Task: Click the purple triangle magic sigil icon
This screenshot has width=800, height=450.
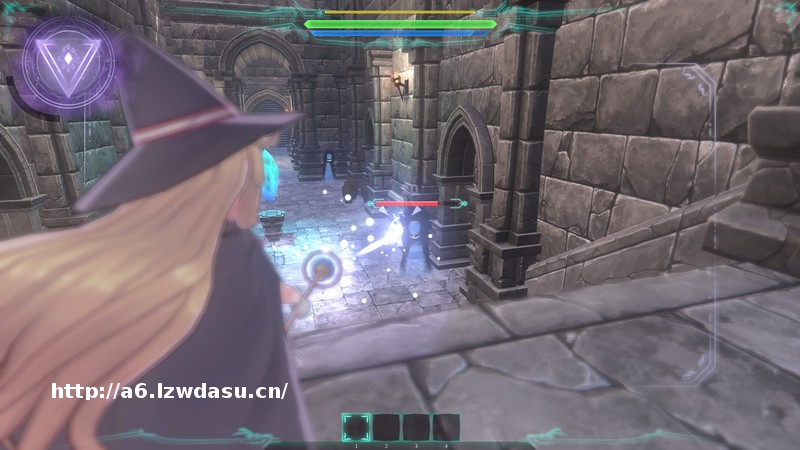Action: coord(67,62)
